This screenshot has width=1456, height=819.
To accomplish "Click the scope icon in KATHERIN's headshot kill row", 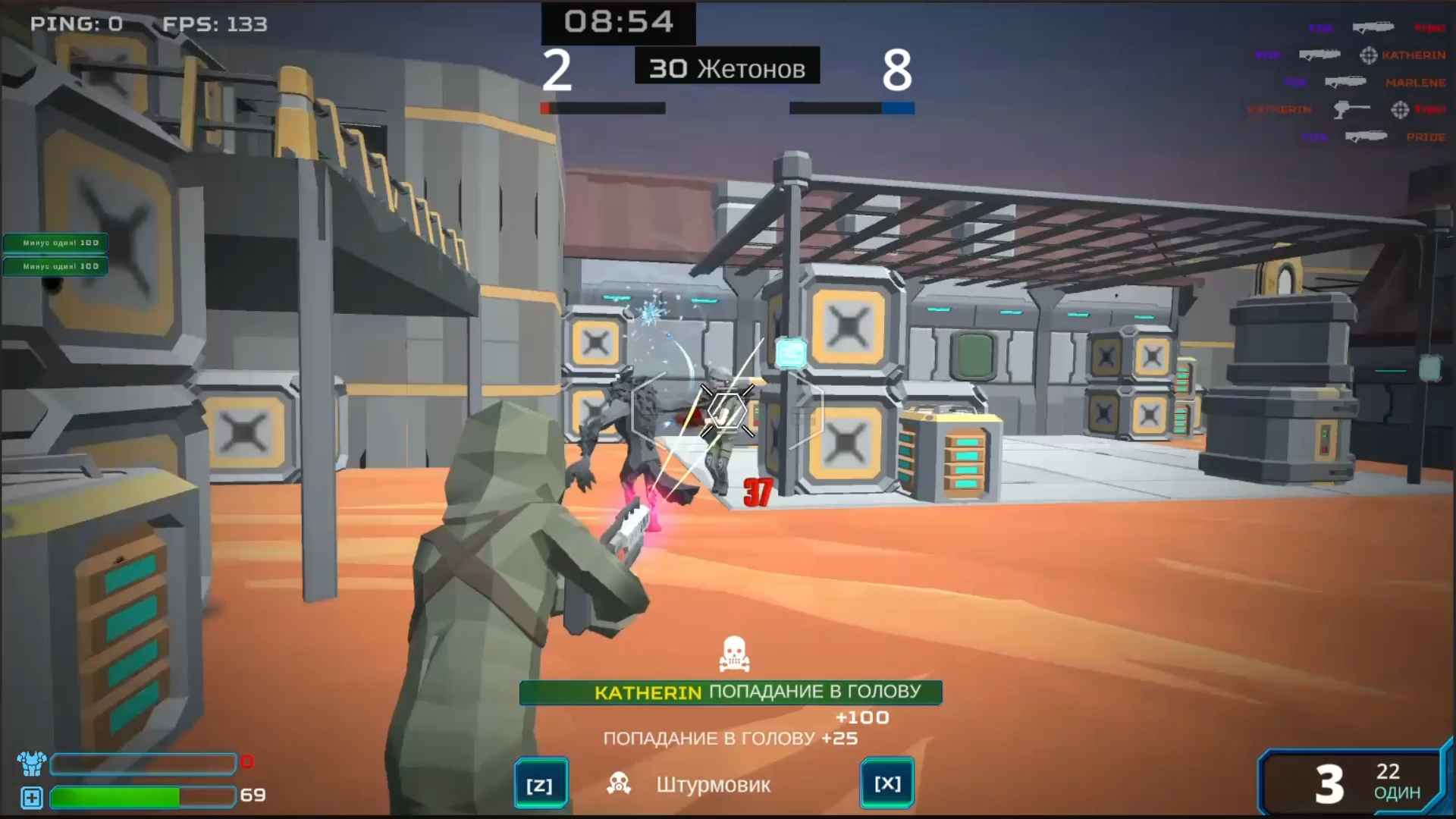I will click(1400, 111).
